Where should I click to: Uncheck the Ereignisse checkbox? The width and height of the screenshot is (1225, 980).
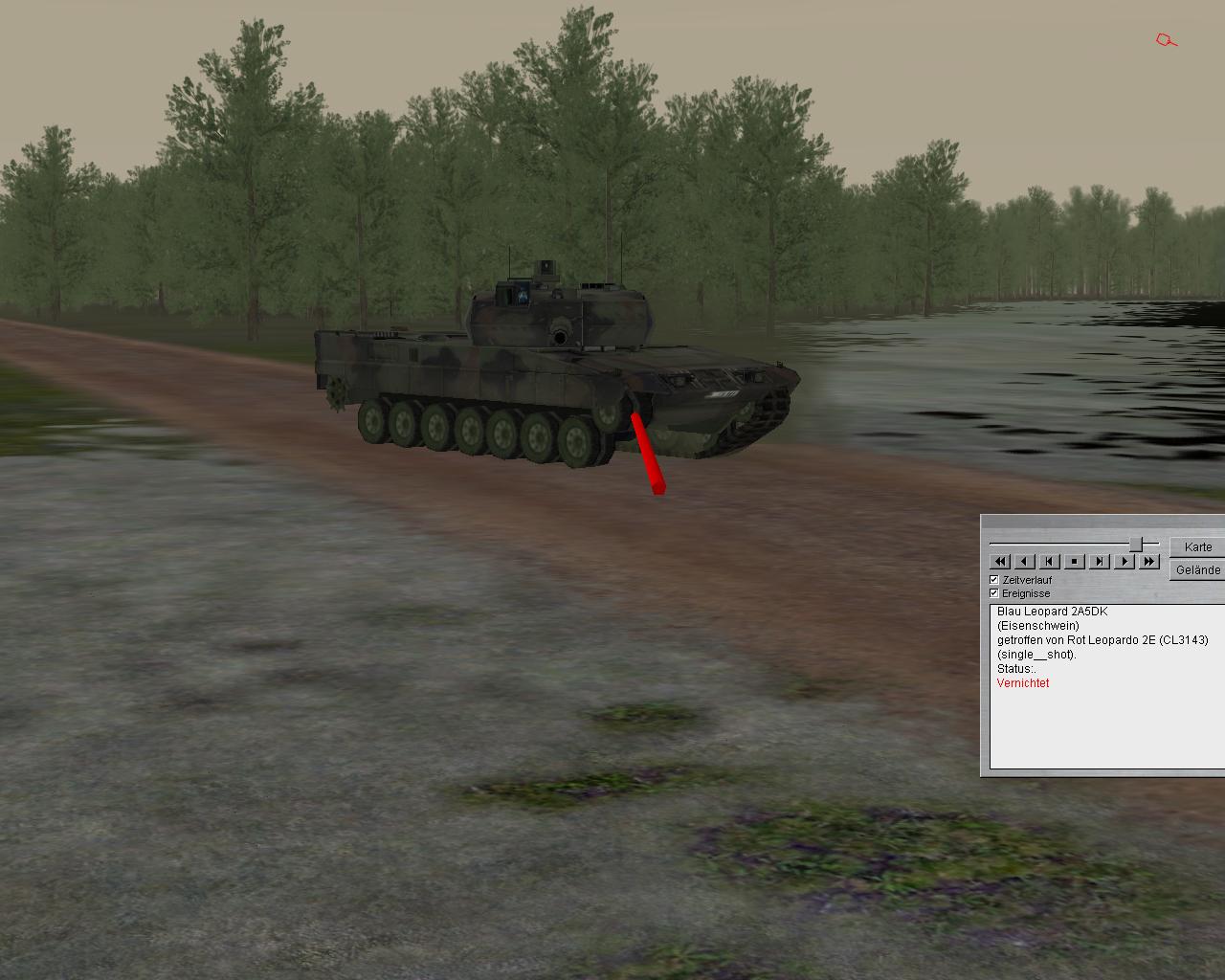tap(994, 593)
